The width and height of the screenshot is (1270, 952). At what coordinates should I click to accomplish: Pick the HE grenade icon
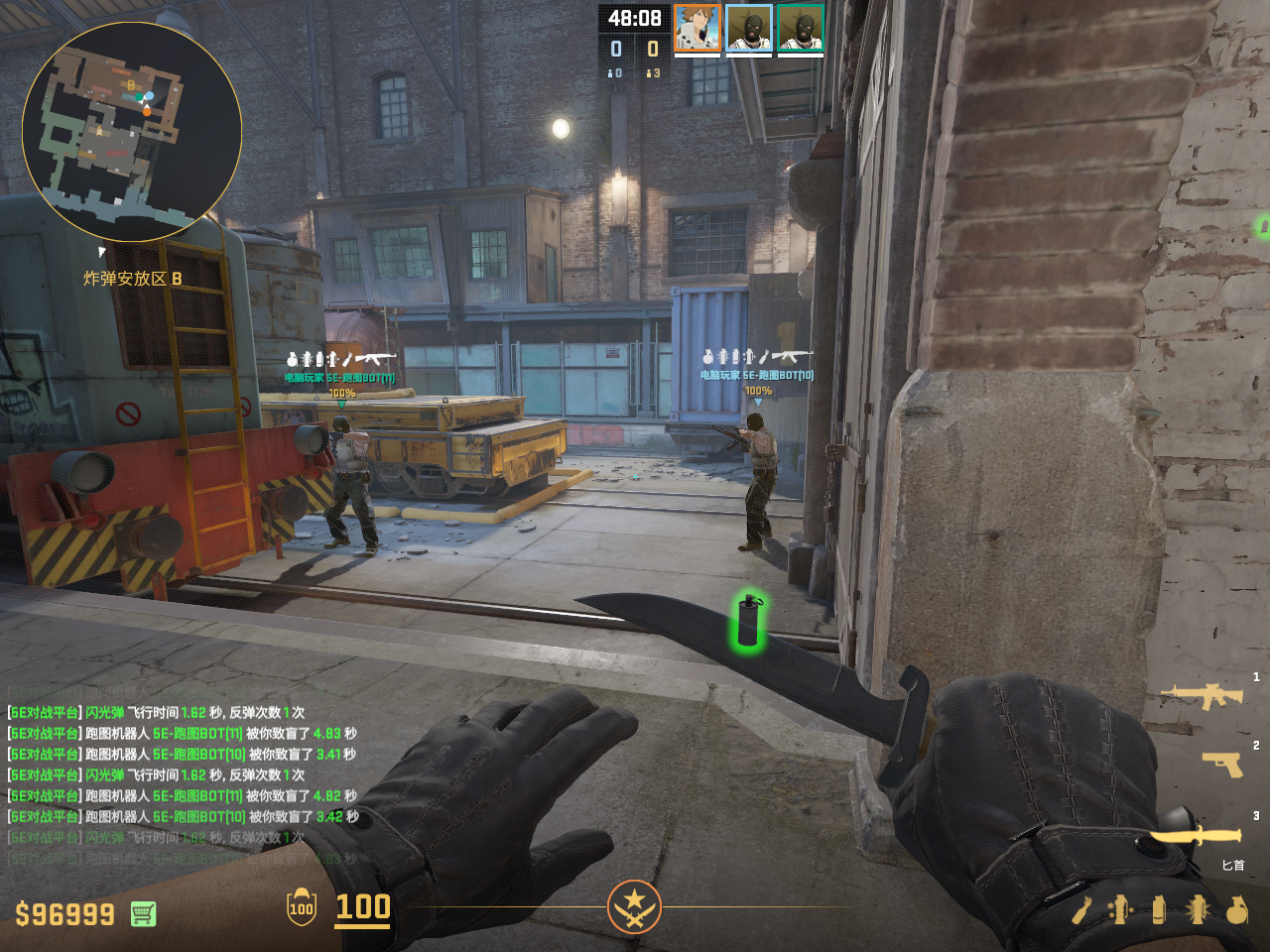tap(1236, 909)
